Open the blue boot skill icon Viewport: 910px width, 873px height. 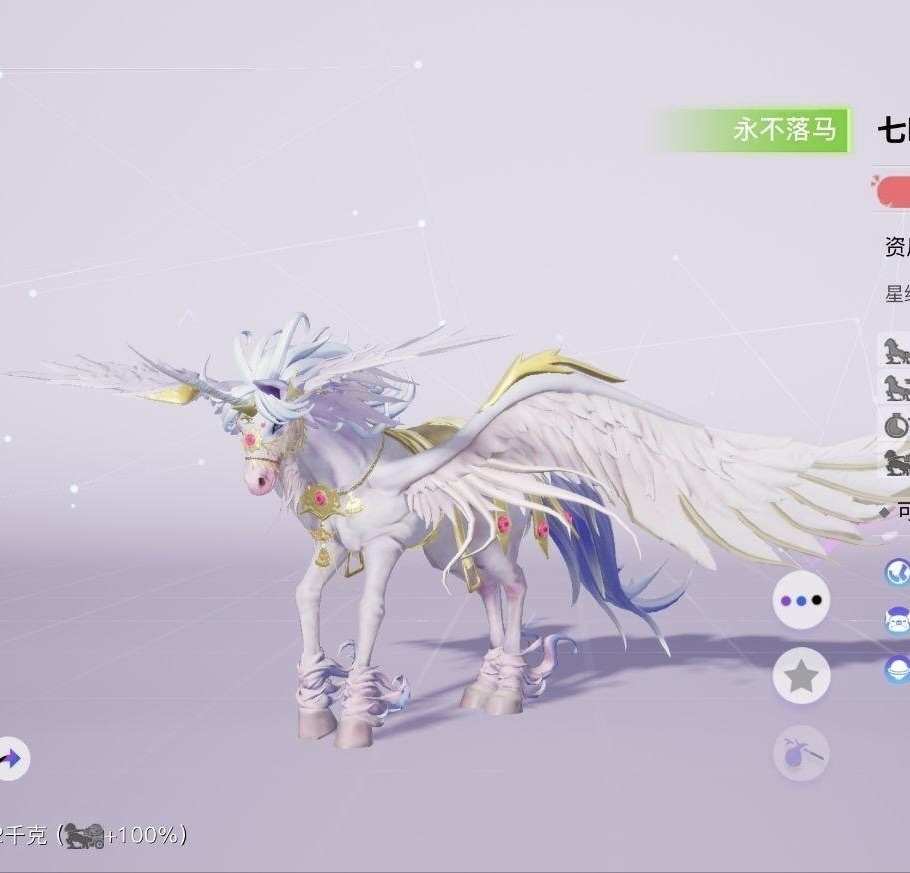[x=897, y=572]
